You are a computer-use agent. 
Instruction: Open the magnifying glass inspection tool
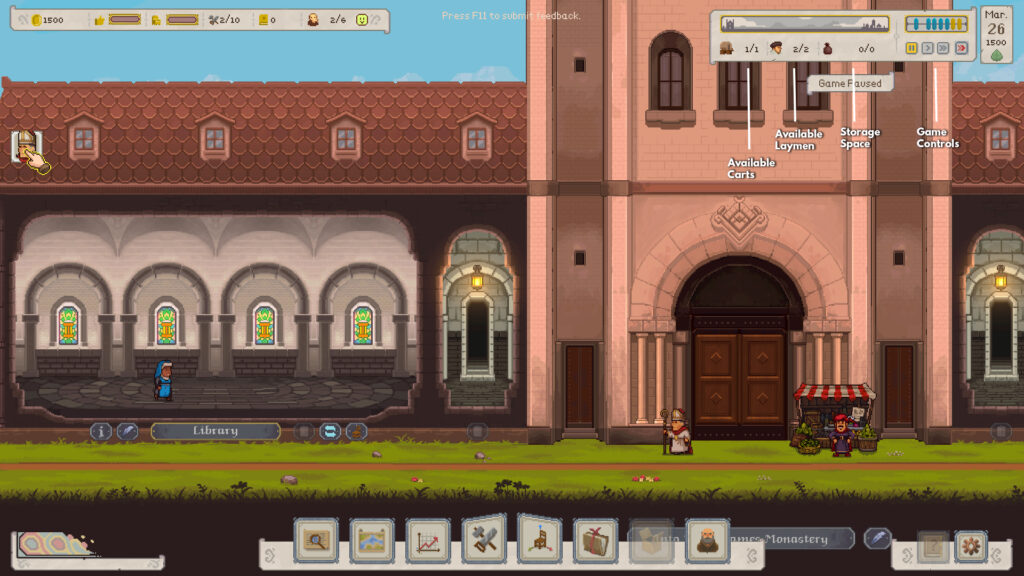click(316, 541)
